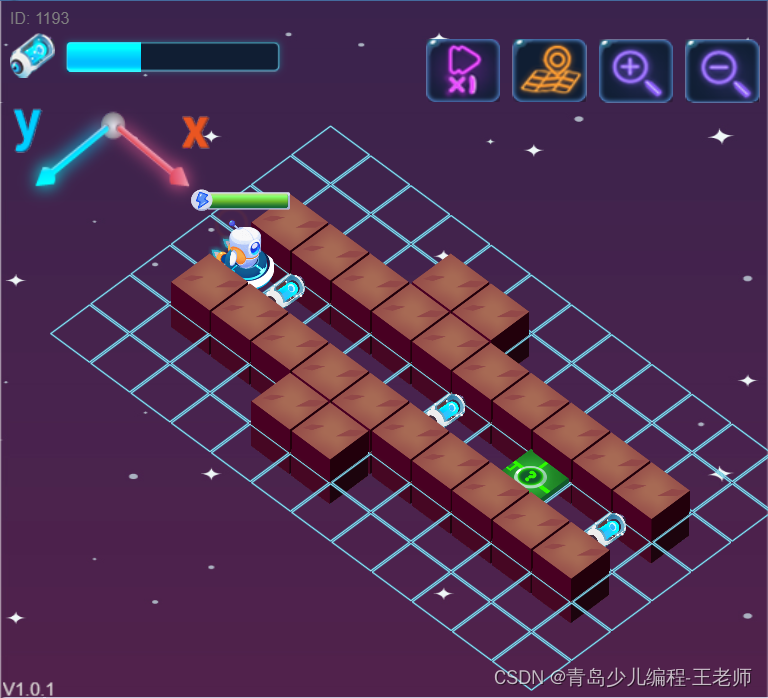Zoom in with the plus magnifier
The image size is (768, 698).
(x=635, y=70)
